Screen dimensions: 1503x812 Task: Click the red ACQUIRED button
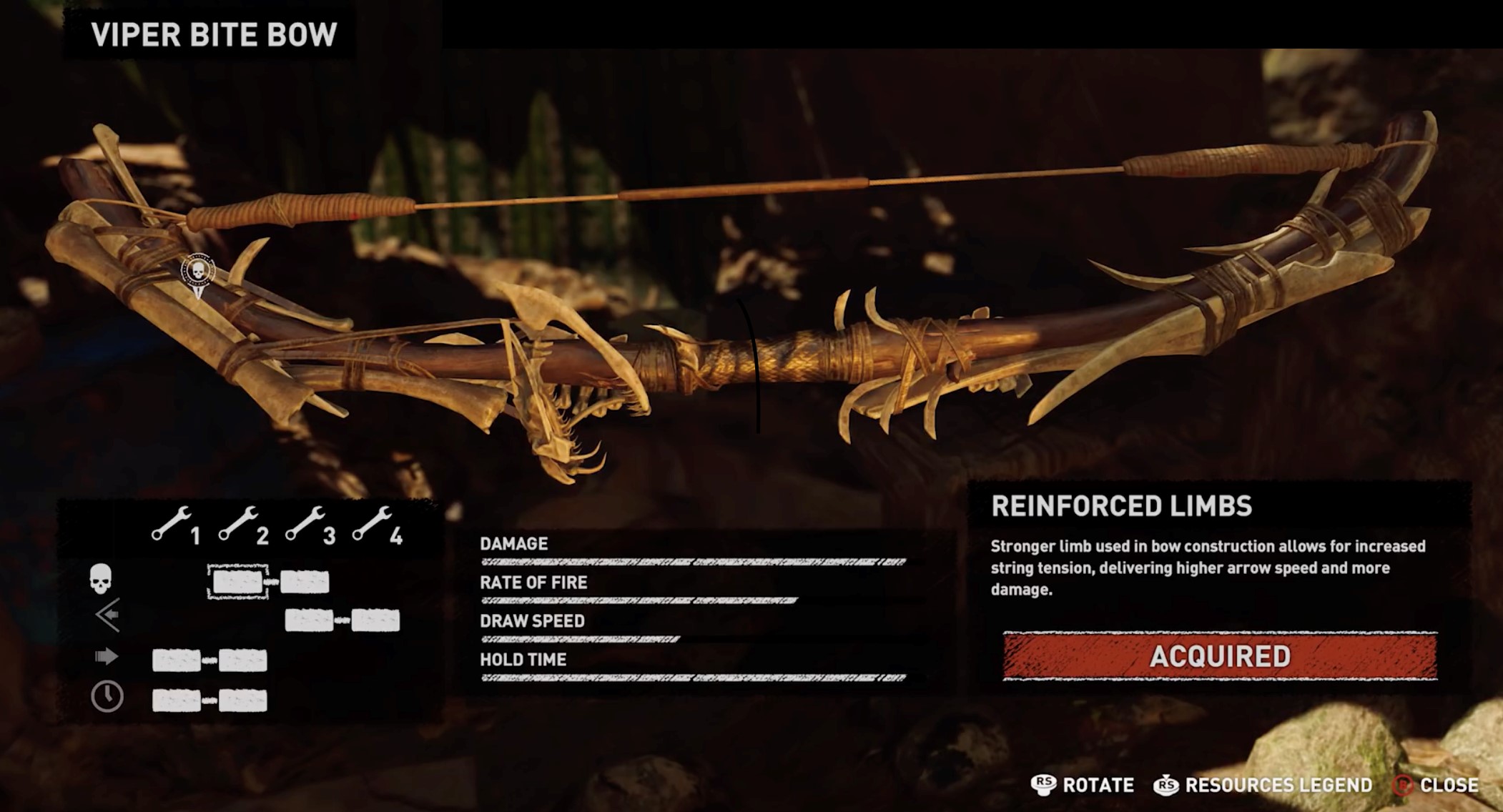tap(1220, 655)
